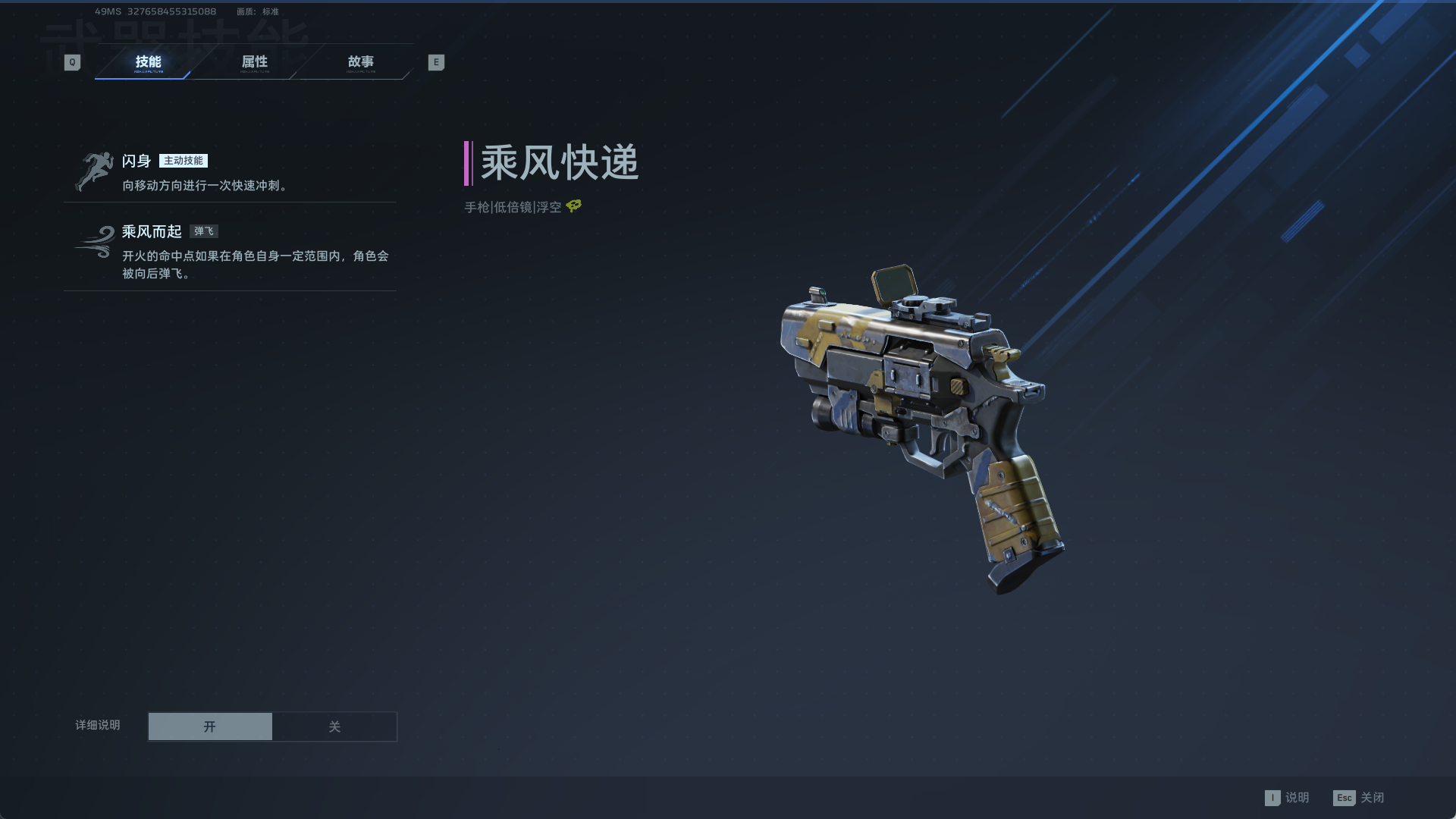Close the weapon screen with 关闭
Screen dimensions: 1456x819
pos(1359,798)
